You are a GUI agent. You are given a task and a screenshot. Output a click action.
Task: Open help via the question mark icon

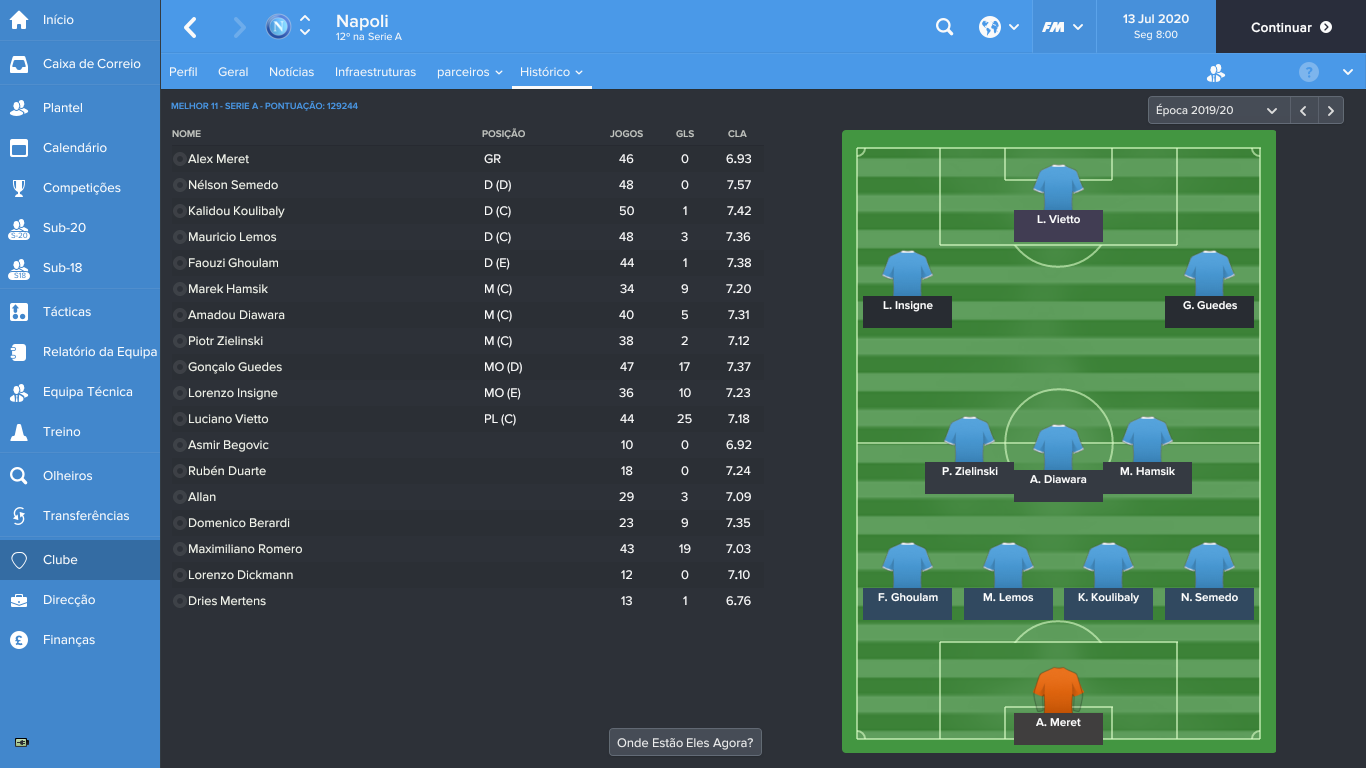point(1307,71)
